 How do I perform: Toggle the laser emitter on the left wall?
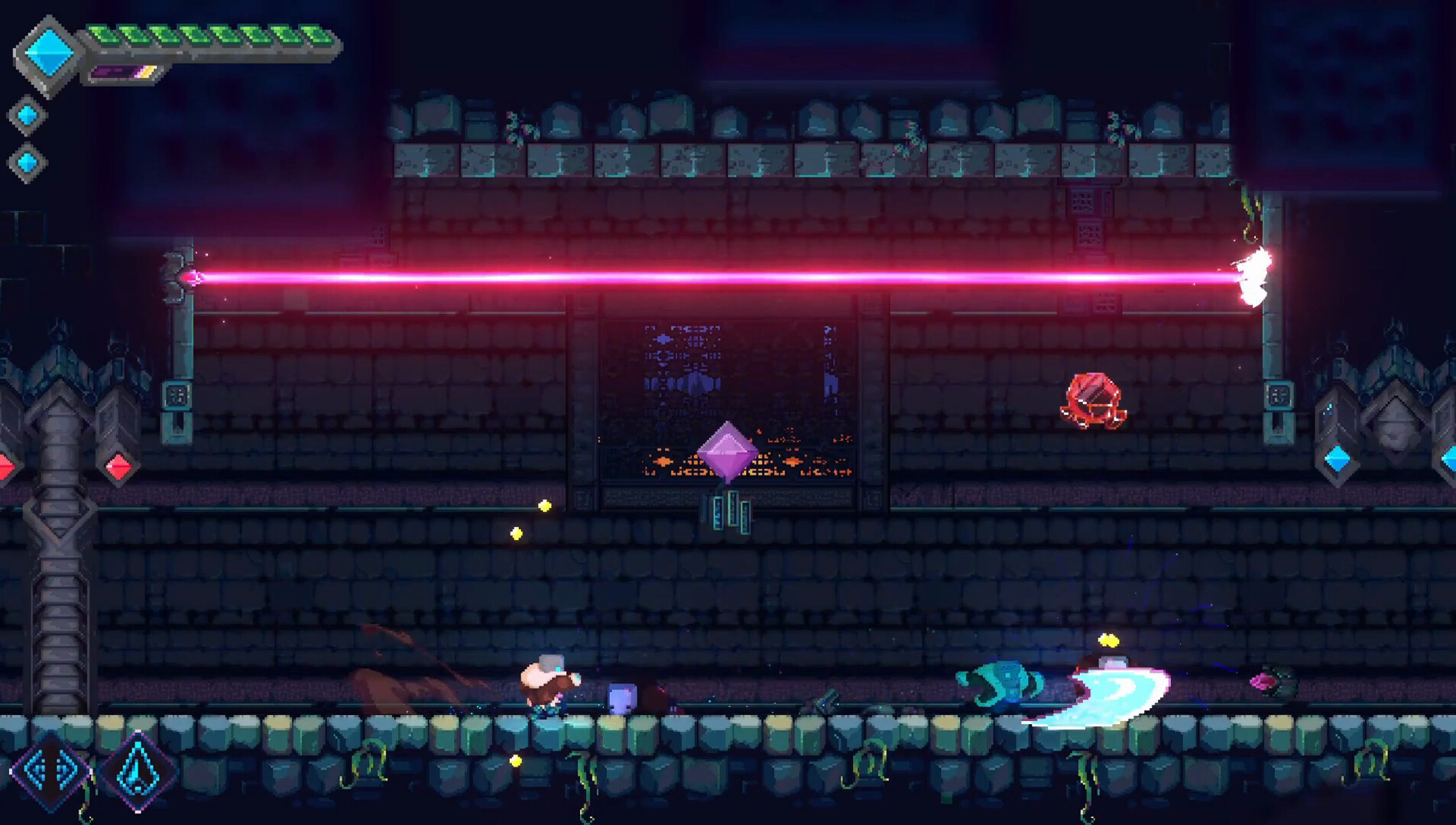[x=182, y=275]
